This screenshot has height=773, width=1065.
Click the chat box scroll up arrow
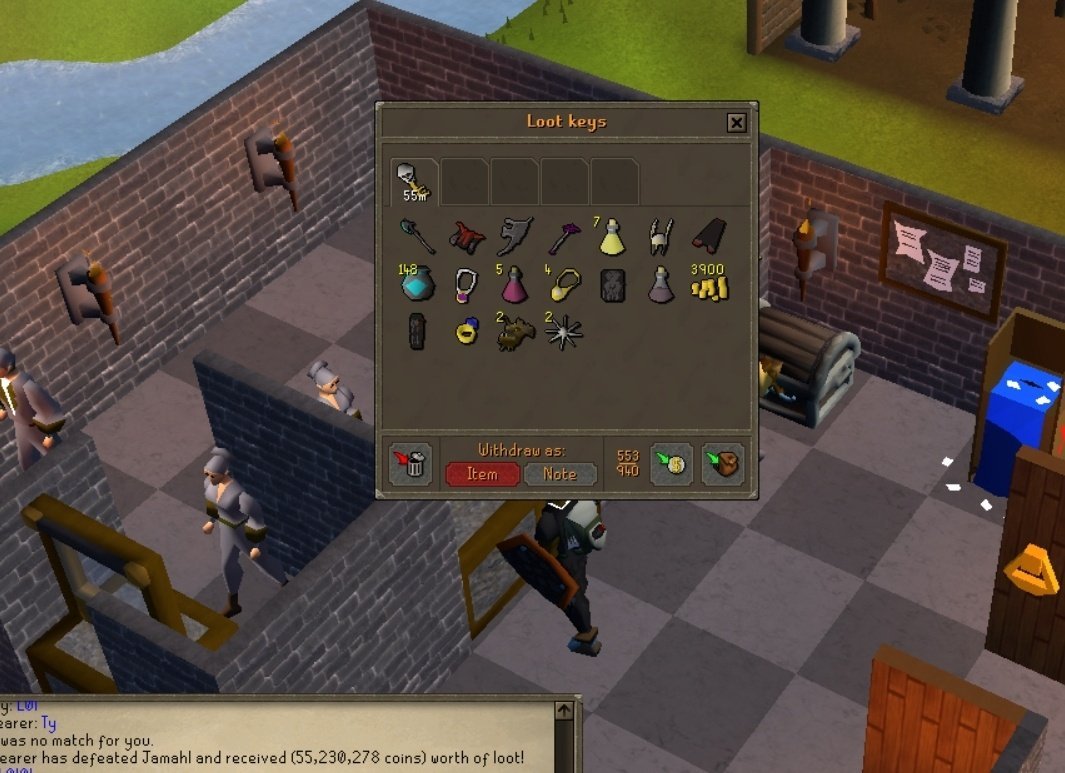pos(563,710)
